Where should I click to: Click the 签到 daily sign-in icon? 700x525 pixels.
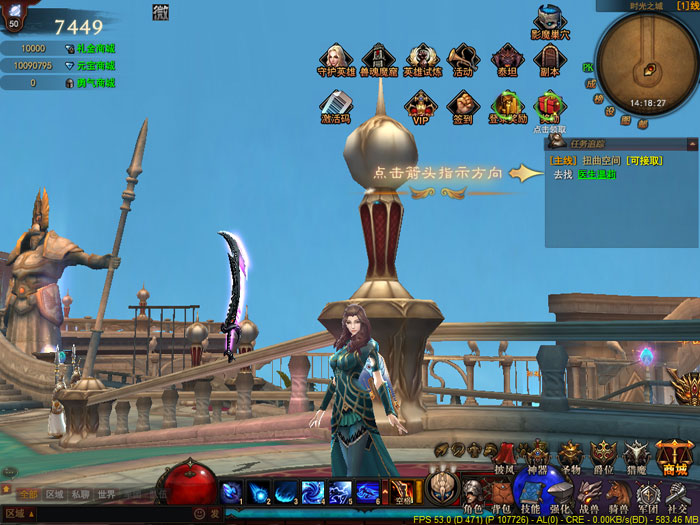click(462, 105)
